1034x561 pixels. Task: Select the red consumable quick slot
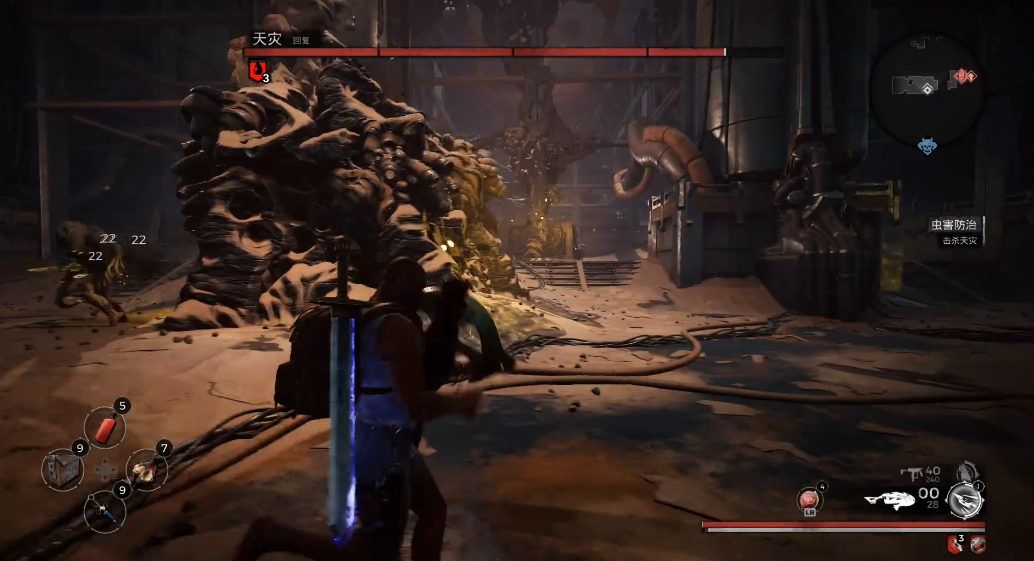point(105,429)
